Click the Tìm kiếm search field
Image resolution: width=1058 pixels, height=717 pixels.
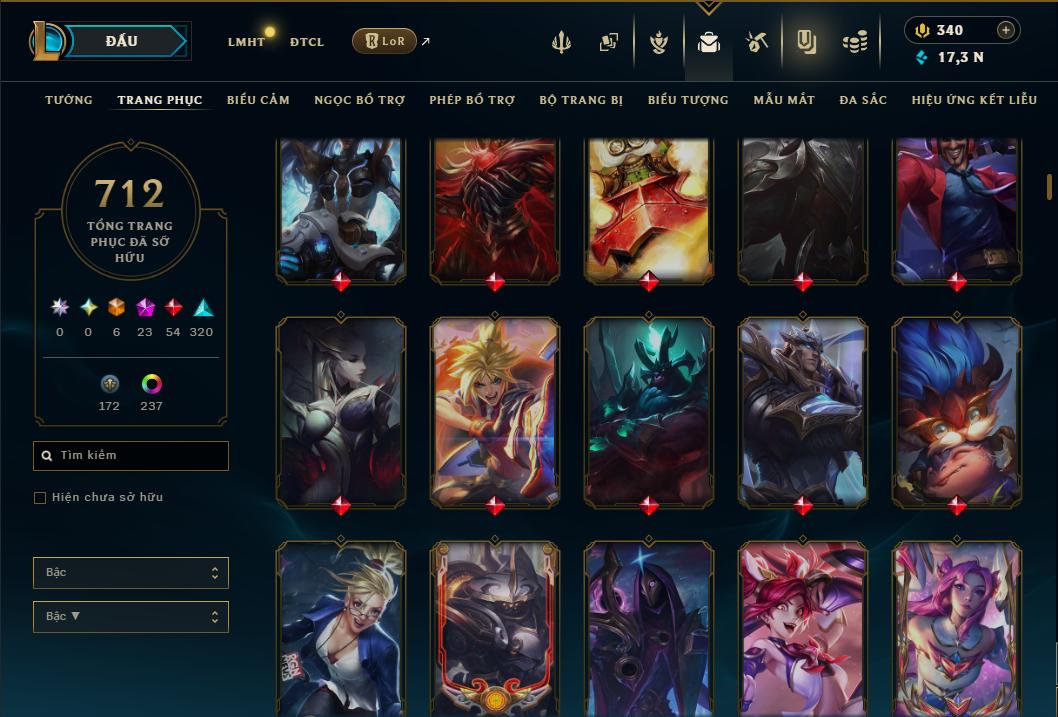tap(131, 456)
